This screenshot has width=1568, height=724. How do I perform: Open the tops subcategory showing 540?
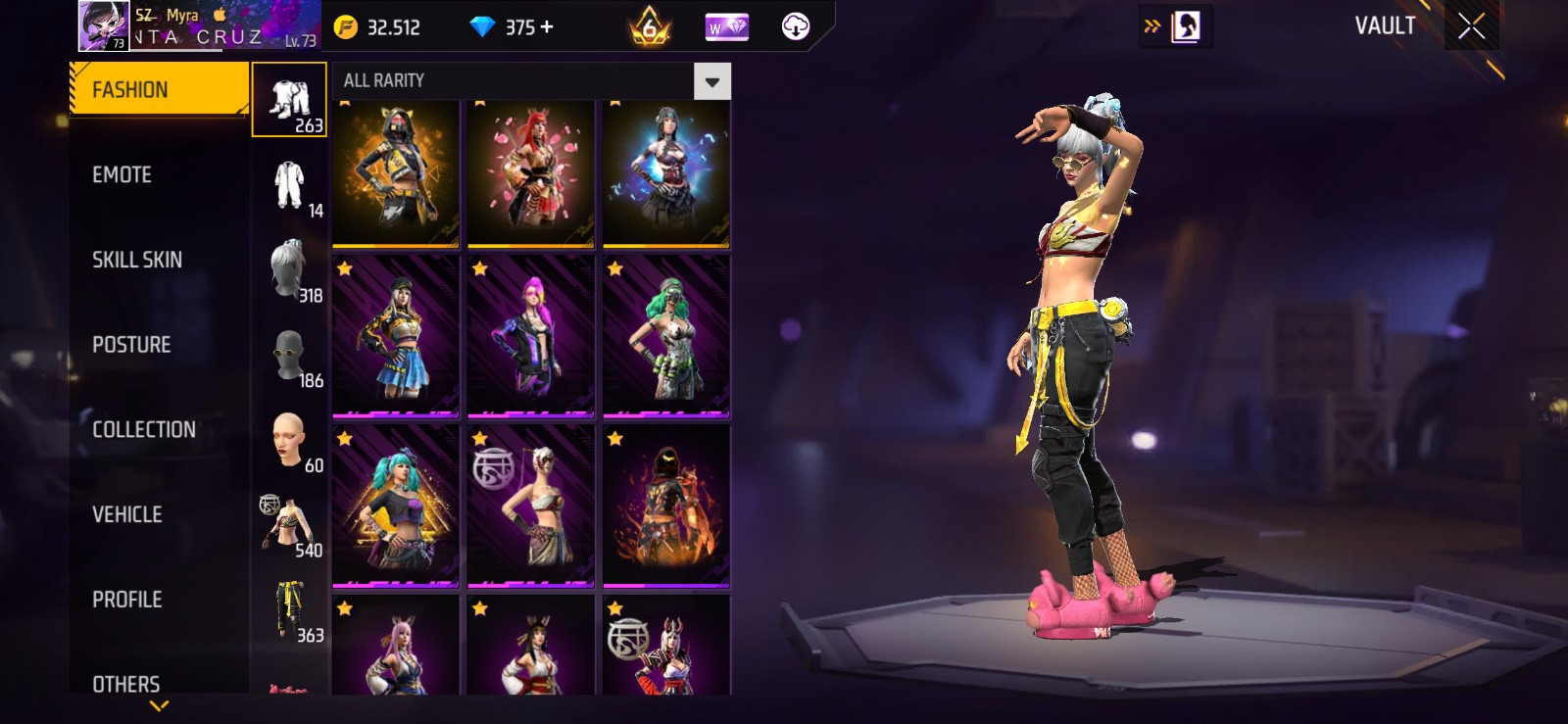coord(289,525)
